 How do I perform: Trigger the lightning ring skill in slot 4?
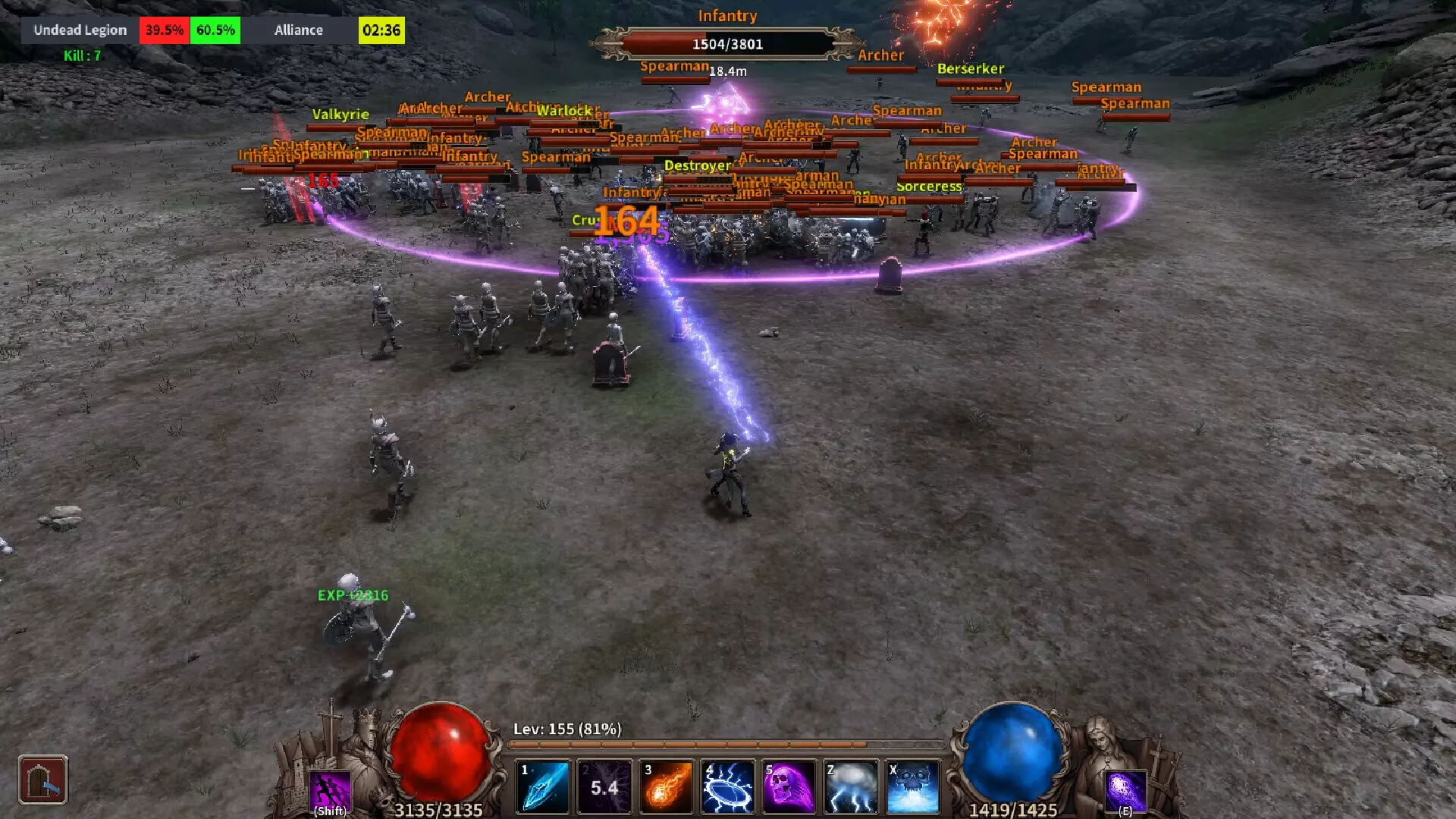pos(727,785)
